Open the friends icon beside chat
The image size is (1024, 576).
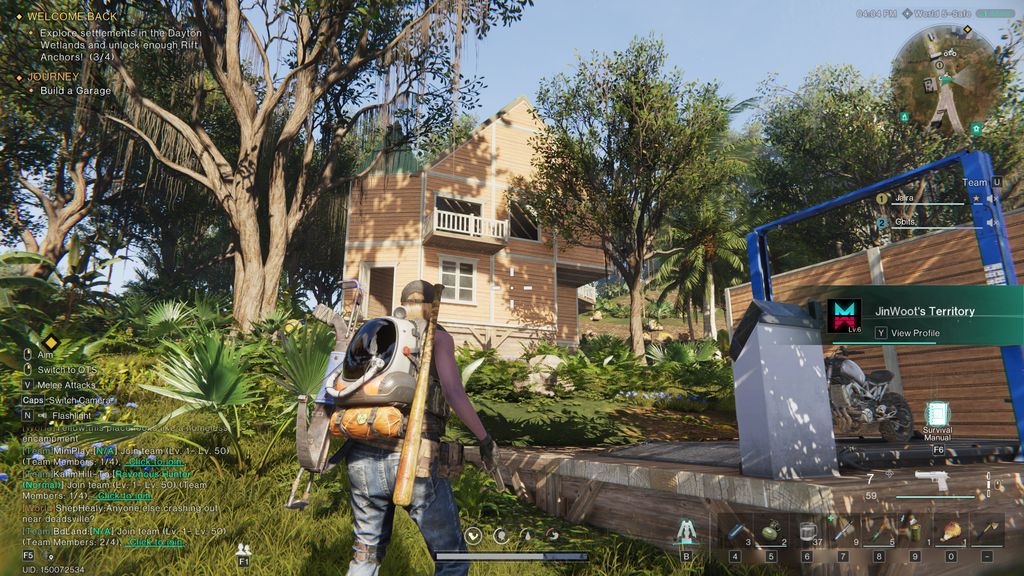tap(243, 549)
